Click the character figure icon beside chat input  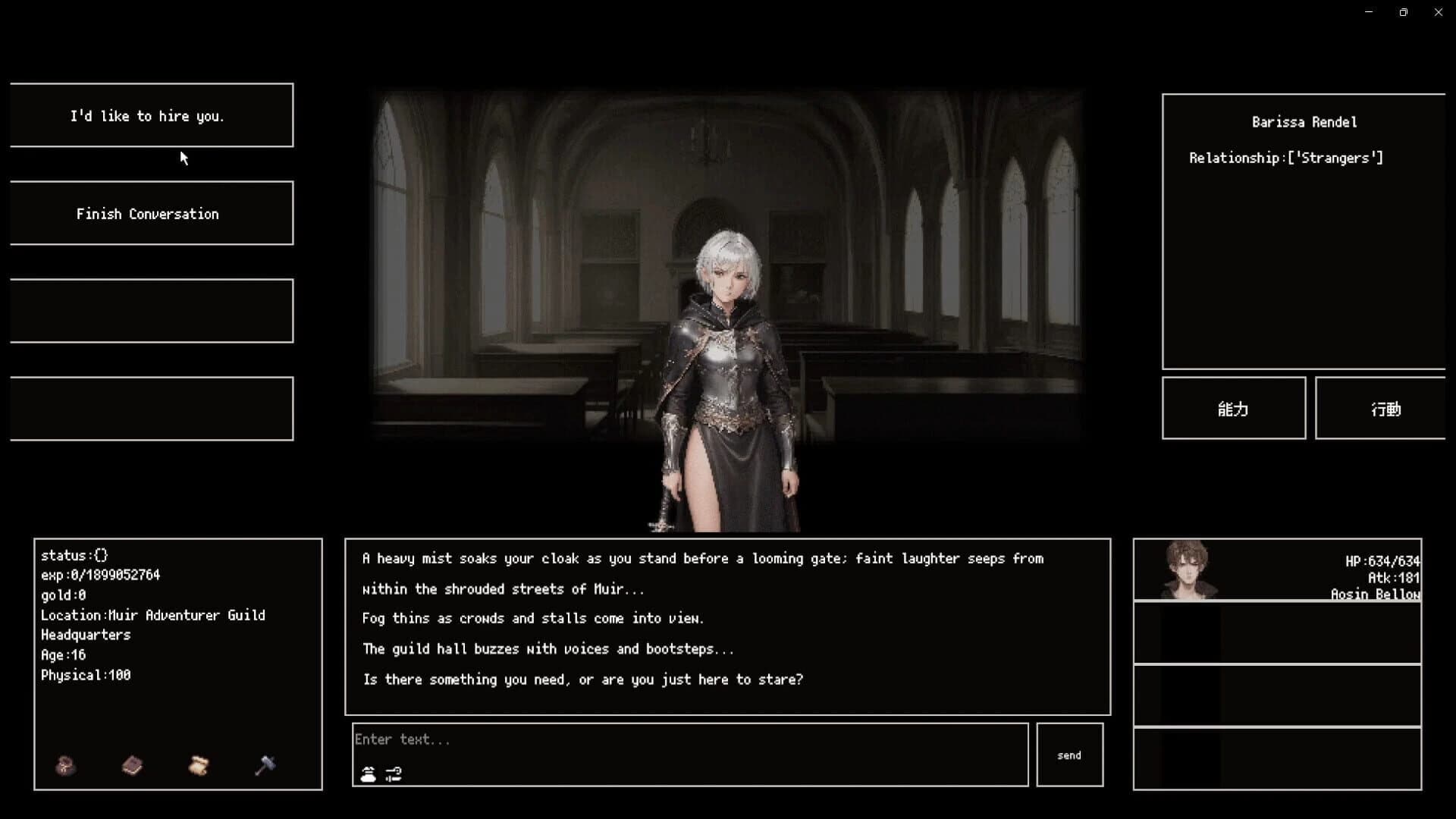(x=367, y=774)
